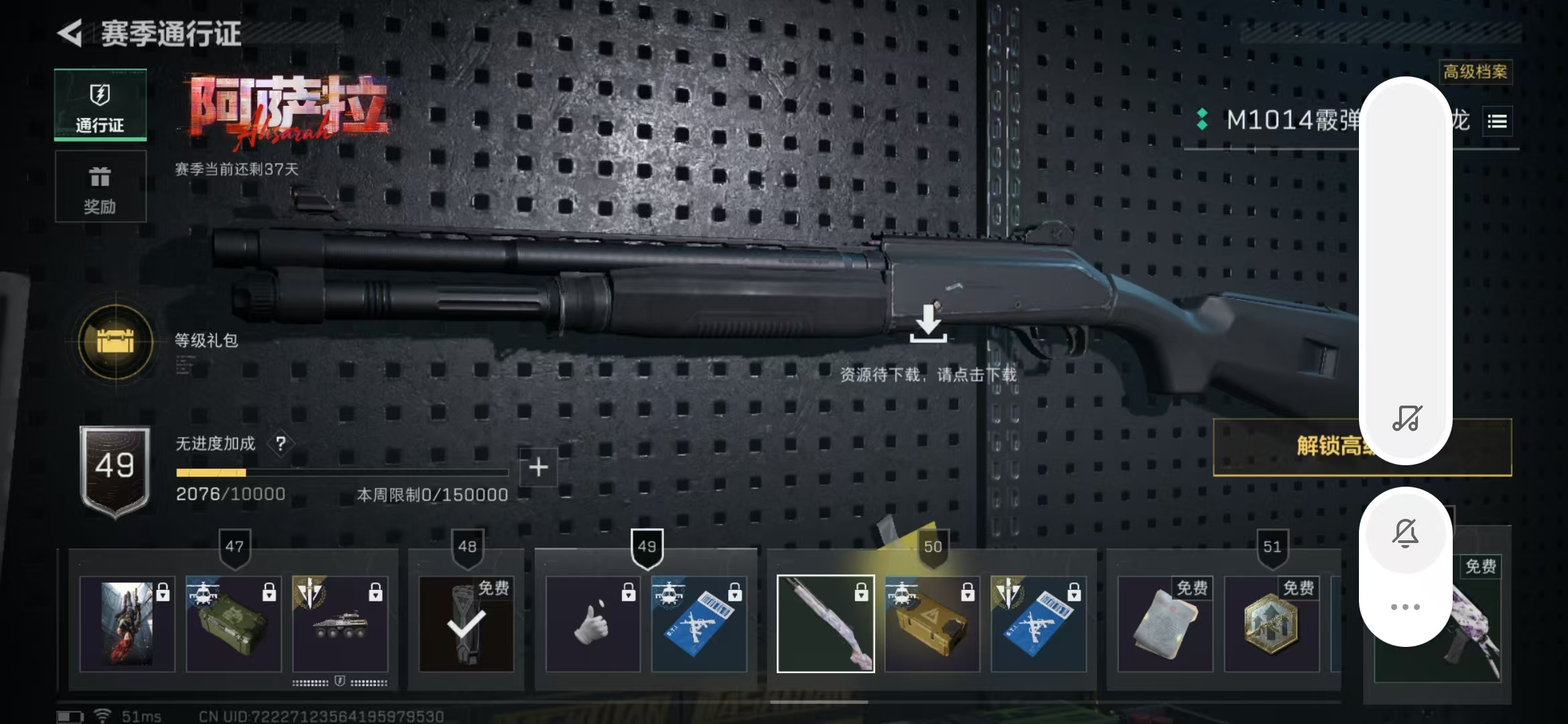Image resolution: width=1568 pixels, height=724 pixels.
Task: Select the free hexagon badge reward
Action: [x=1271, y=624]
